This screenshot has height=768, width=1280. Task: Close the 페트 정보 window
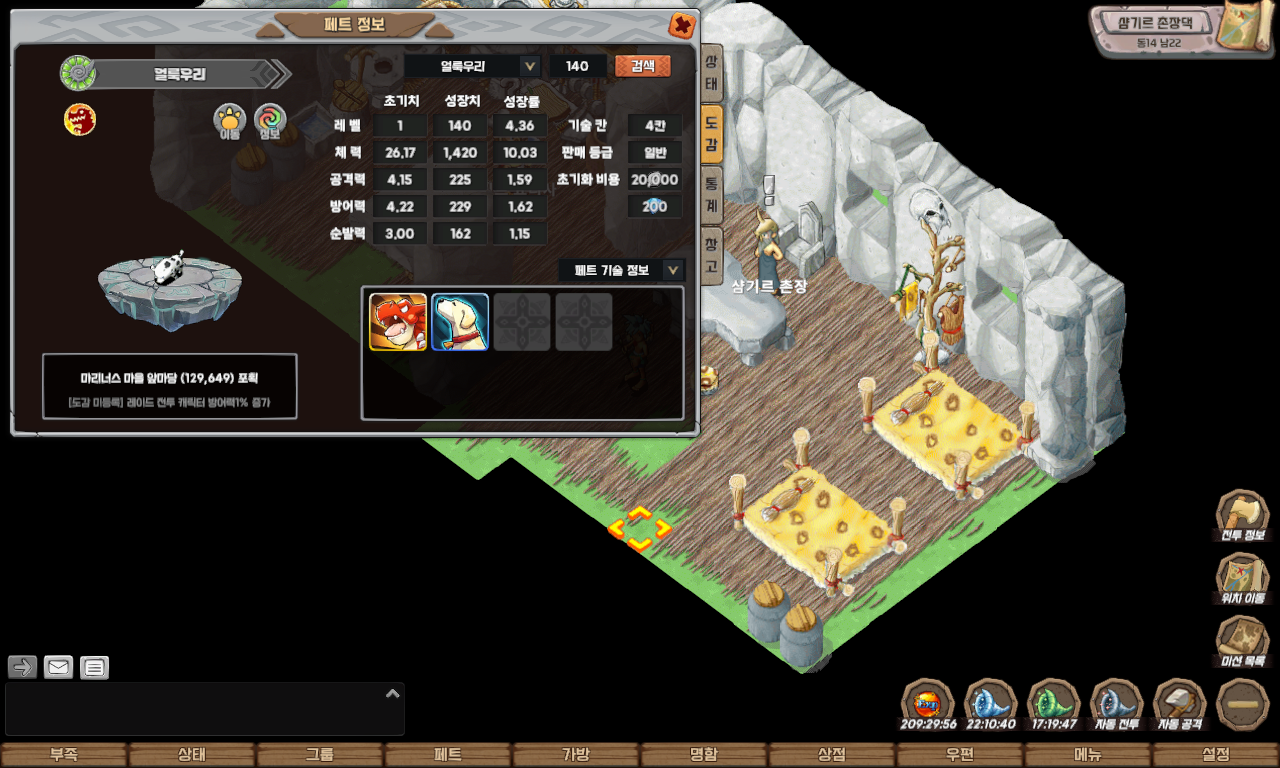[682, 25]
